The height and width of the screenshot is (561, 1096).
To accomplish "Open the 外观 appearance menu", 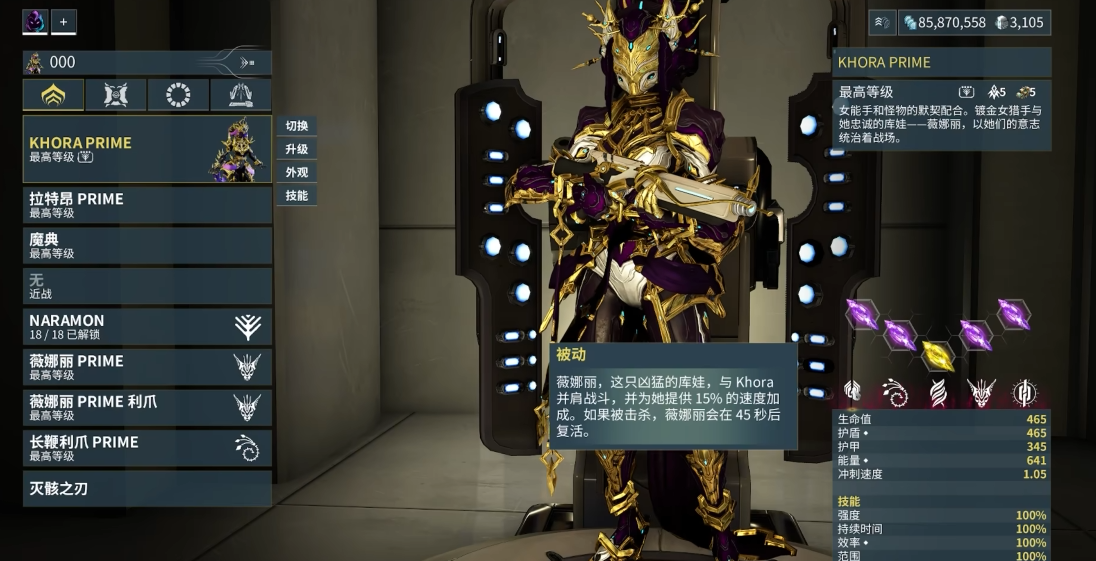I will [297, 172].
